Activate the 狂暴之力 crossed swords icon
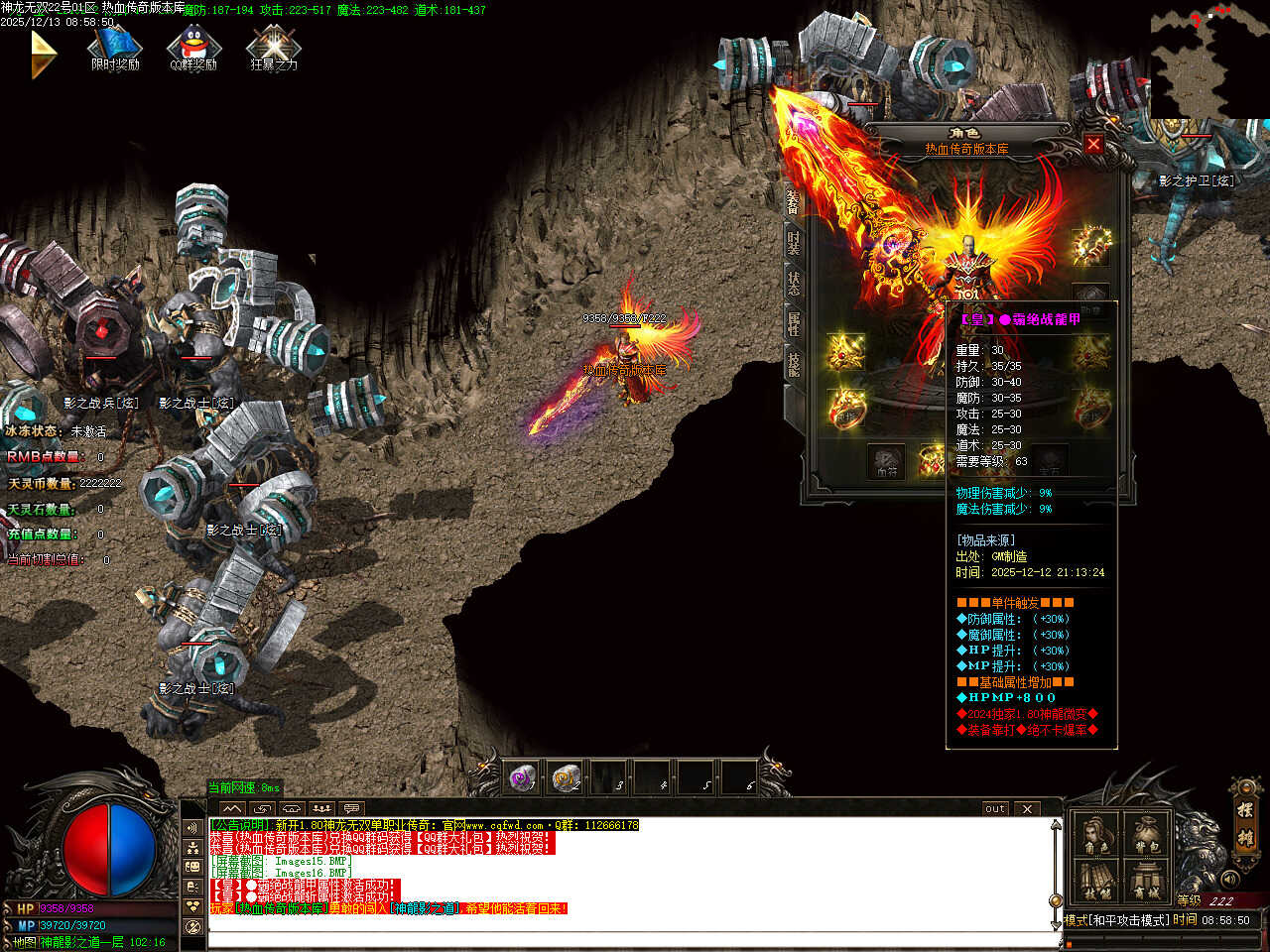 click(274, 49)
